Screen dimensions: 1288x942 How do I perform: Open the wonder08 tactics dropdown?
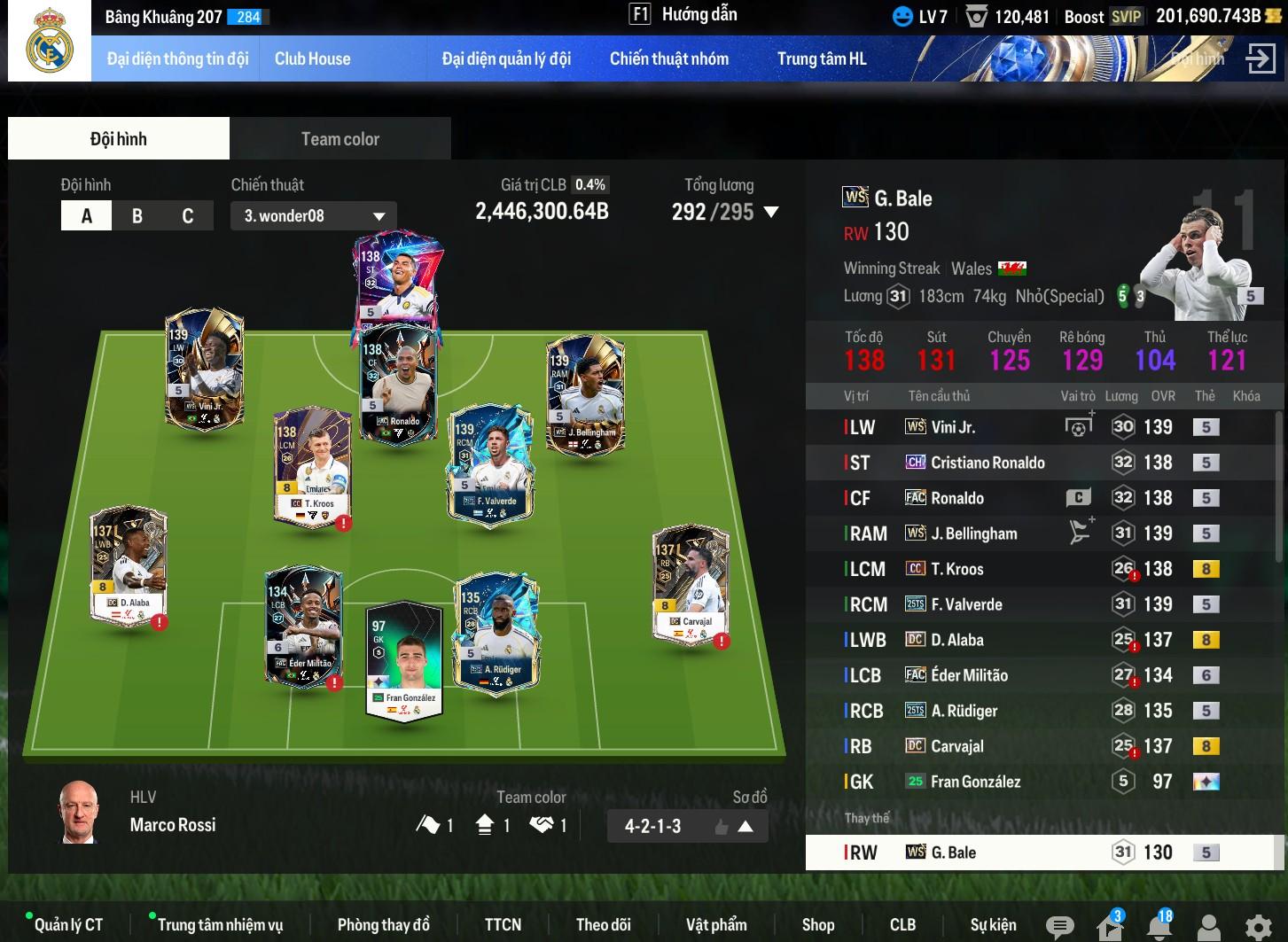[313, 216]
